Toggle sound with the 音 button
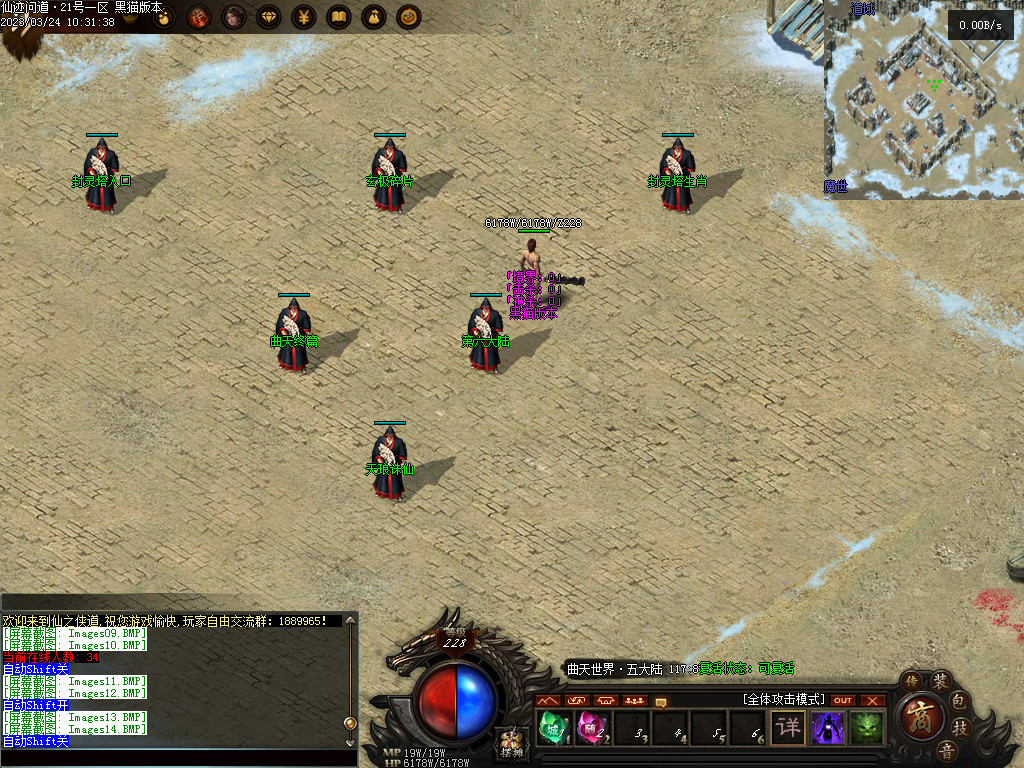Screen dimensions: 1024x768 (945, 751)
